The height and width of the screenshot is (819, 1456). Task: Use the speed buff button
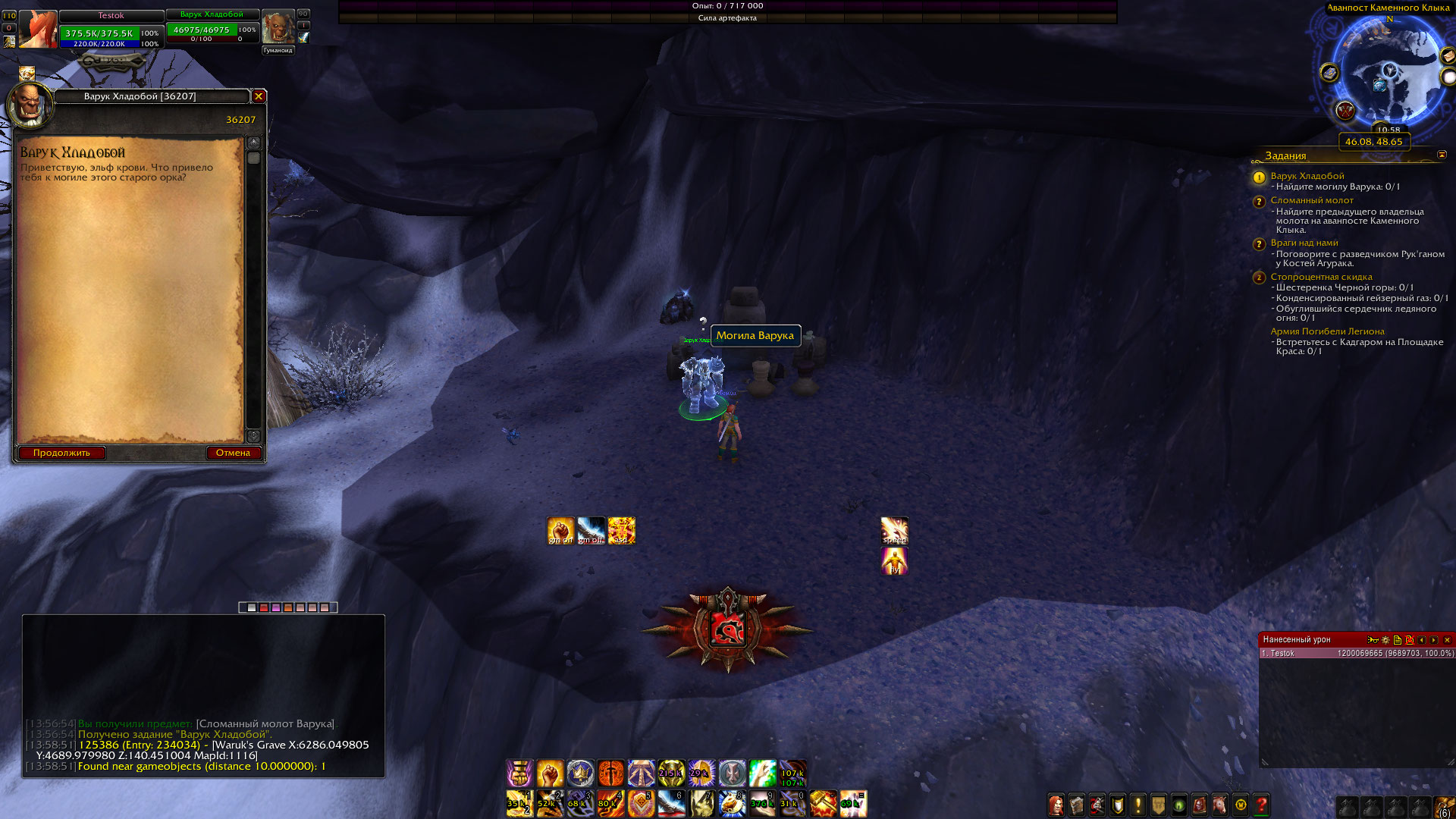894,531
